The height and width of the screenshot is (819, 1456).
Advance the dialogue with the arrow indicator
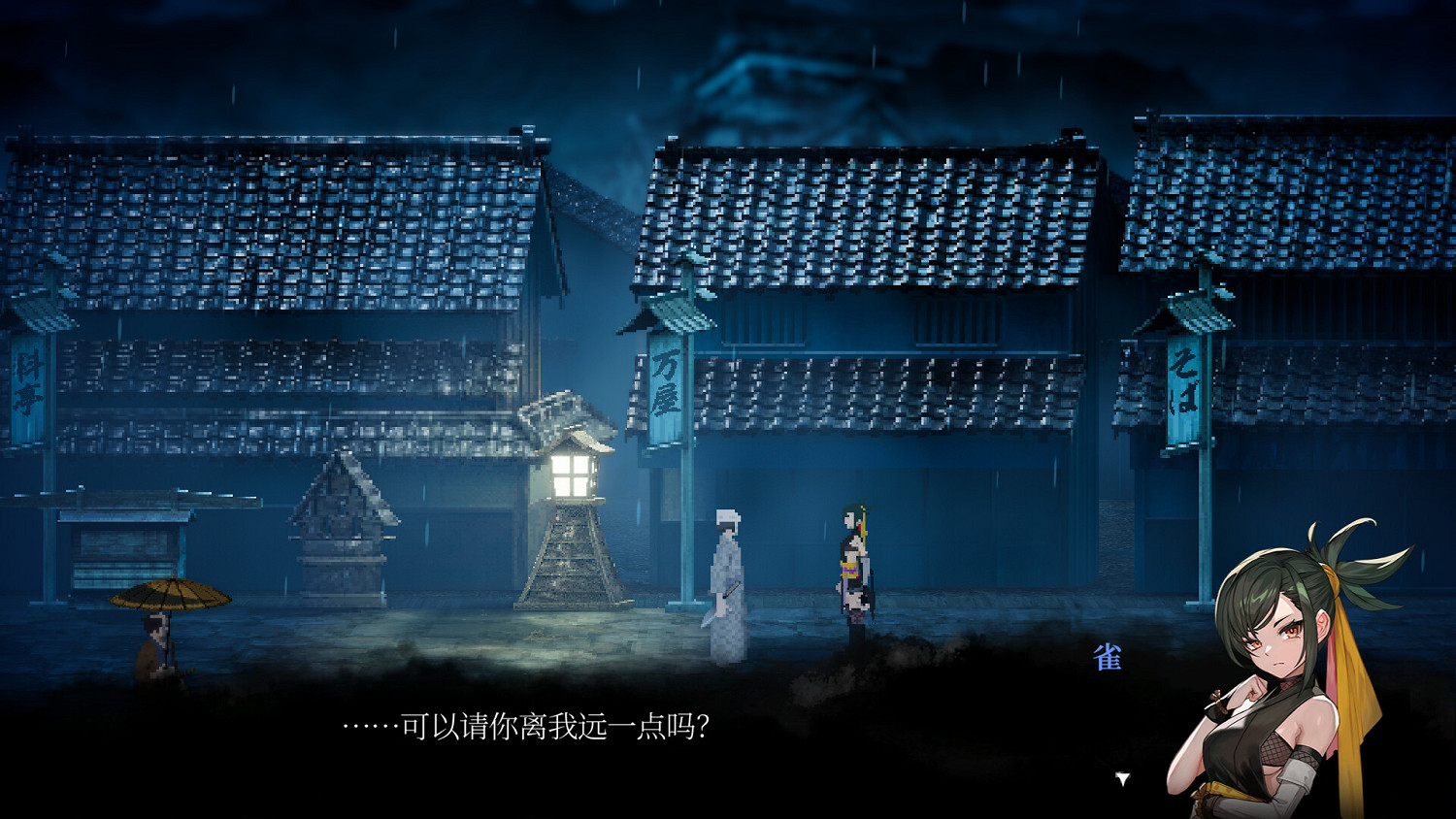click(x=1121, y=776)
